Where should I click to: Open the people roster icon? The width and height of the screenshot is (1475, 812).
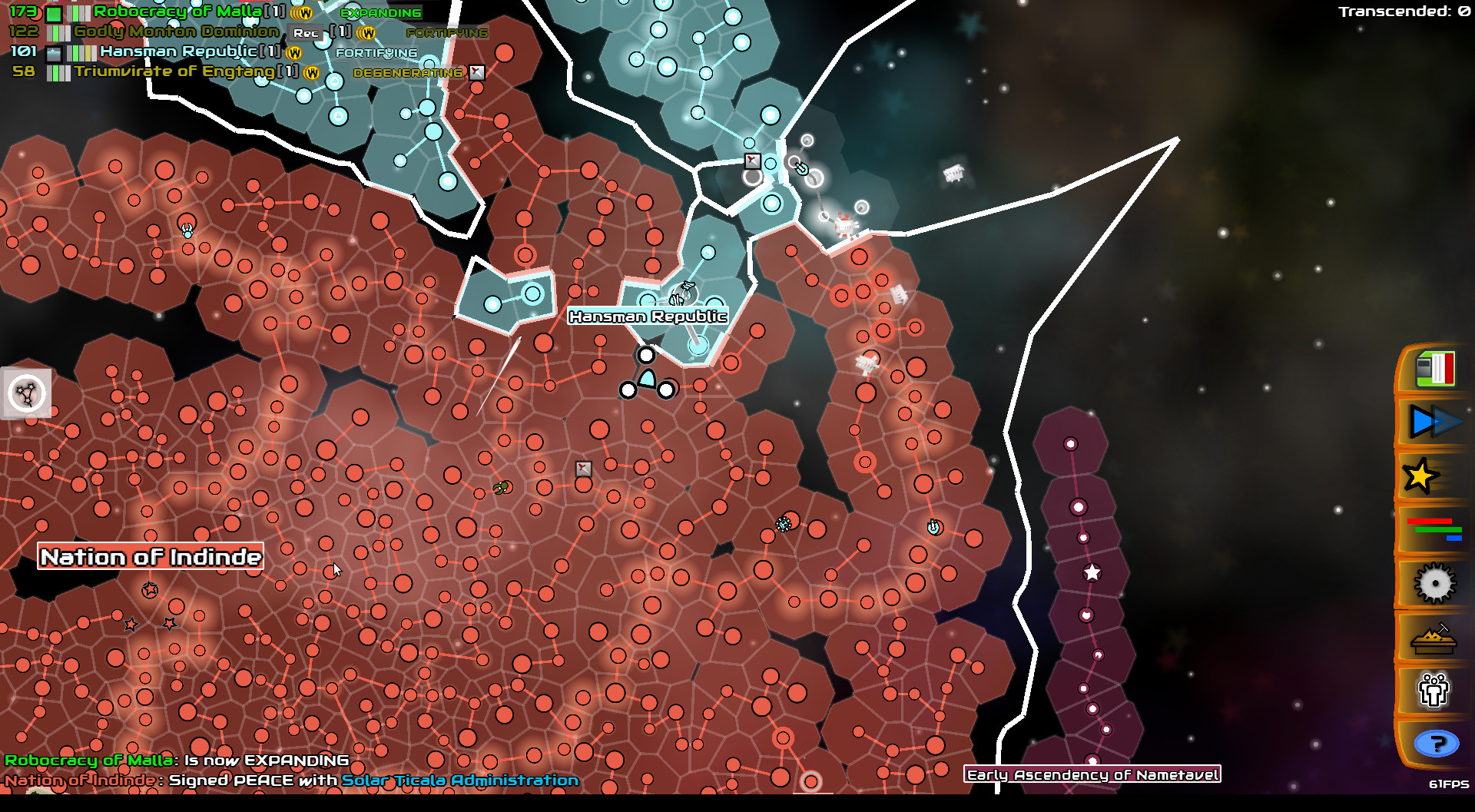tap(1432, 691)
